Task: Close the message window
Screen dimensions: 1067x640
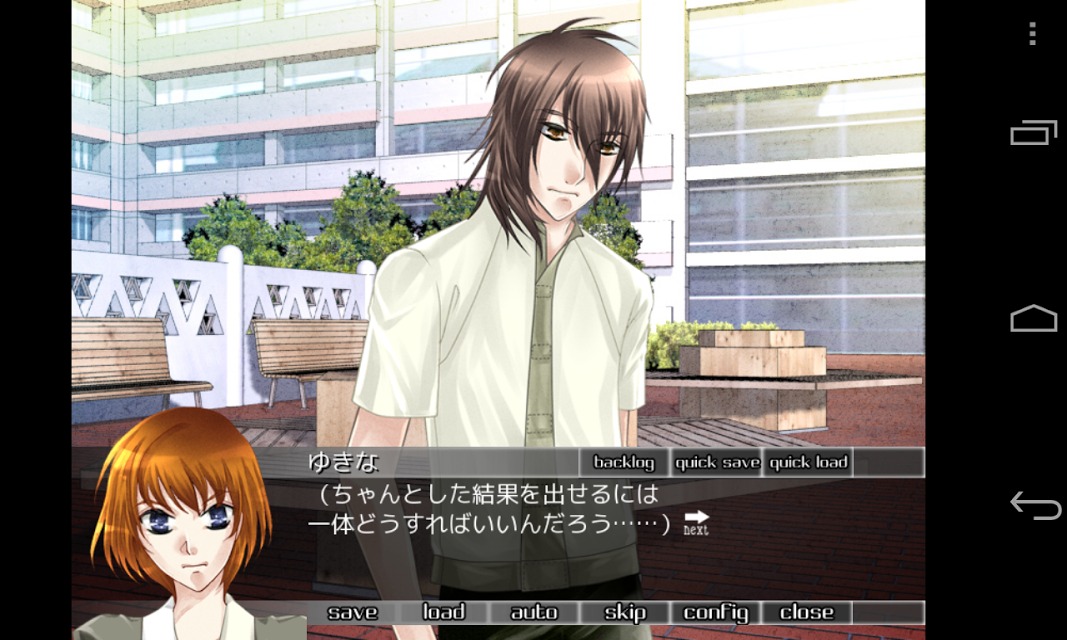Action: coord(807,612)
